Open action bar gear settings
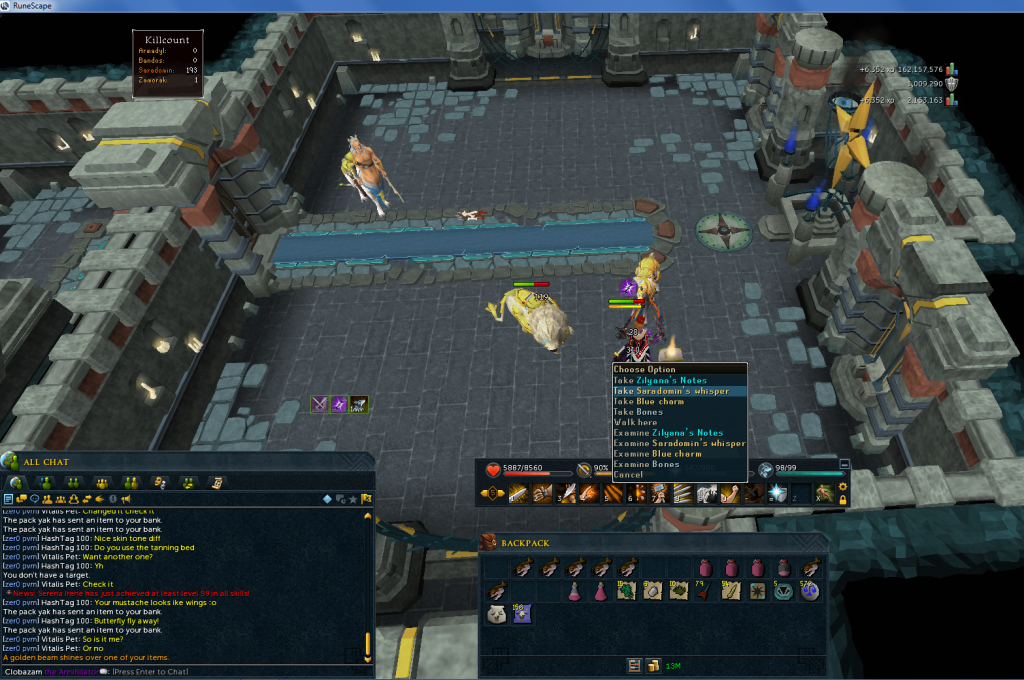1024x680 pixels. coord(843,486)
